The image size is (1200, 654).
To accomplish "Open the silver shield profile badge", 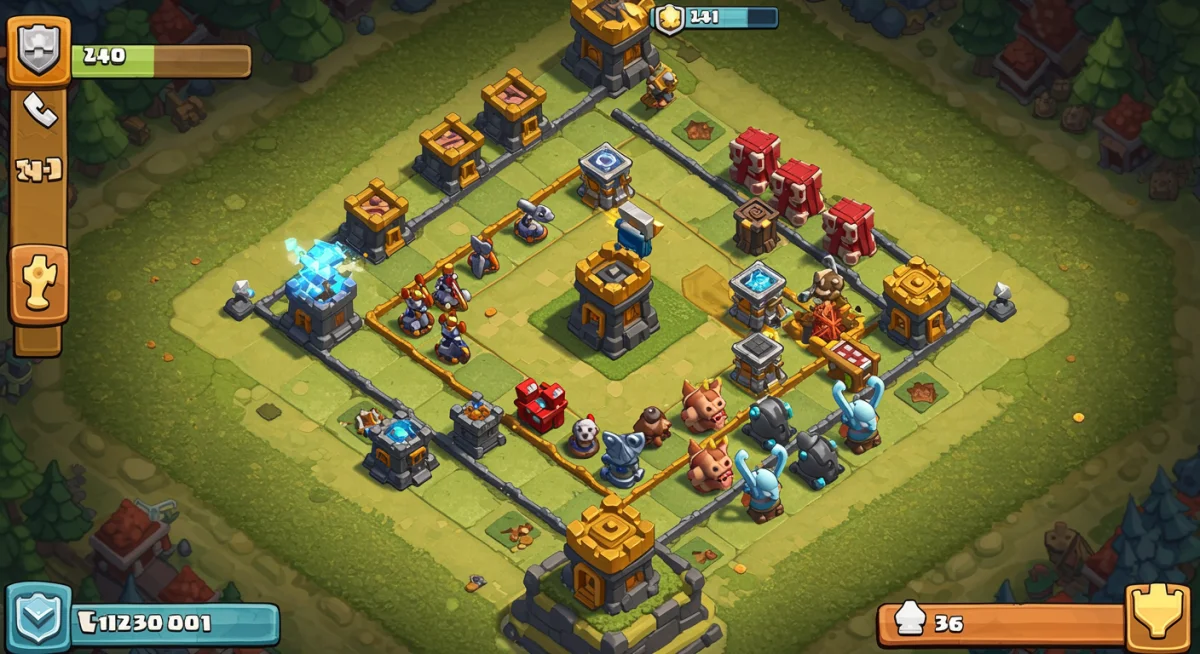I will pos(39,50).
